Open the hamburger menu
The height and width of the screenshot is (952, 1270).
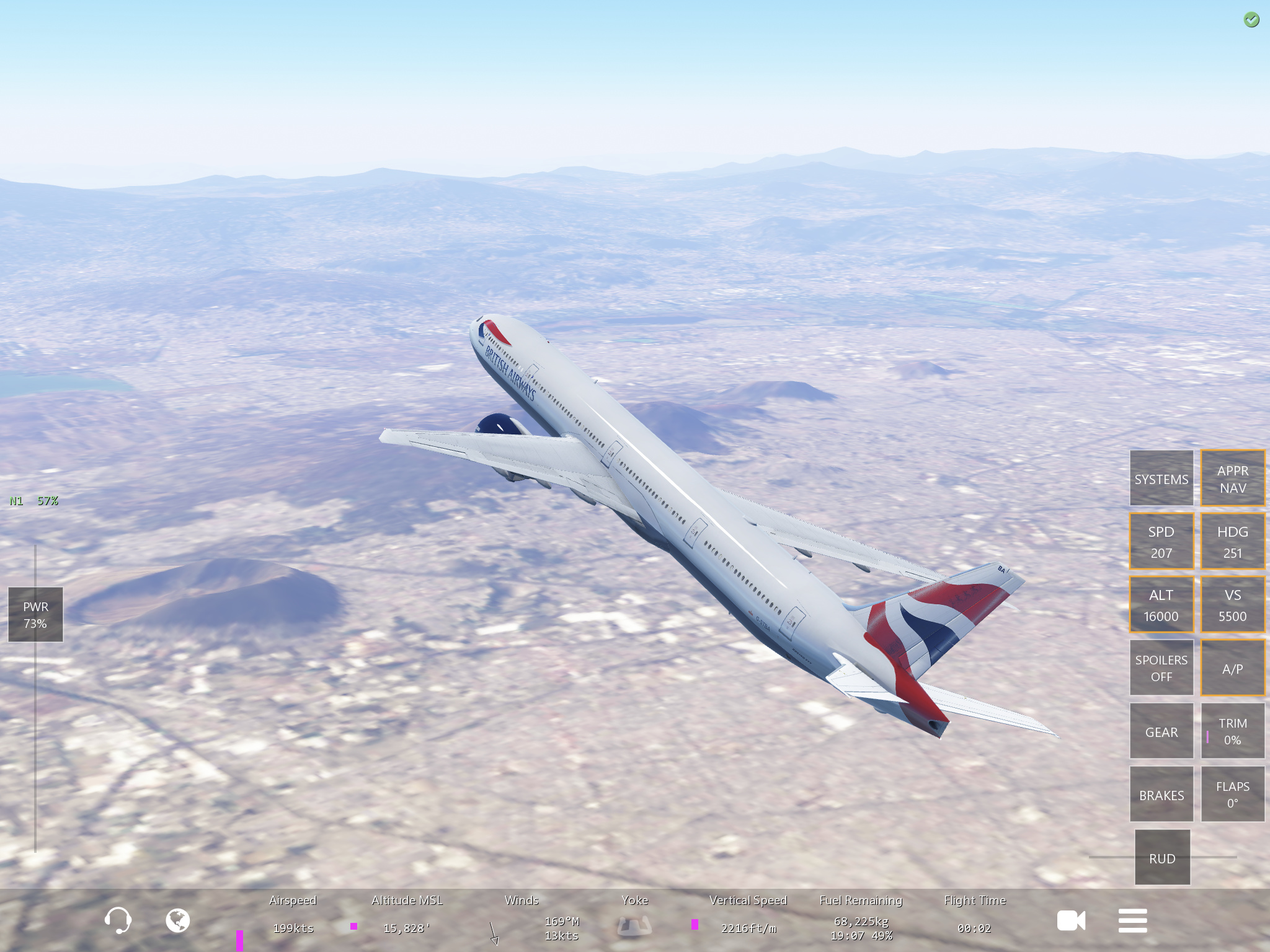tap(1132, 920)
